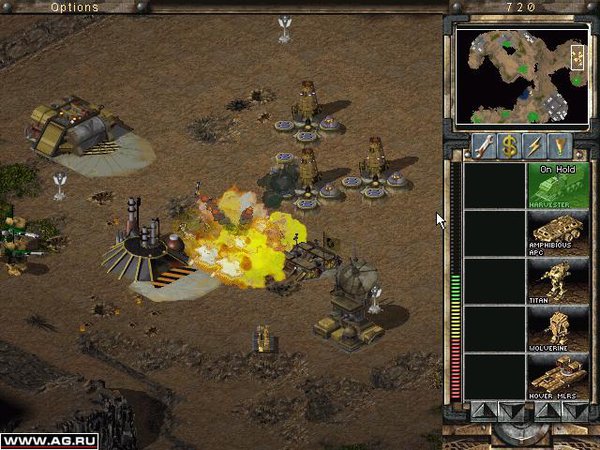Choose the Wolverine unit icon
Viewport: 600px width, 450px height.
click(x=559, y=329)
